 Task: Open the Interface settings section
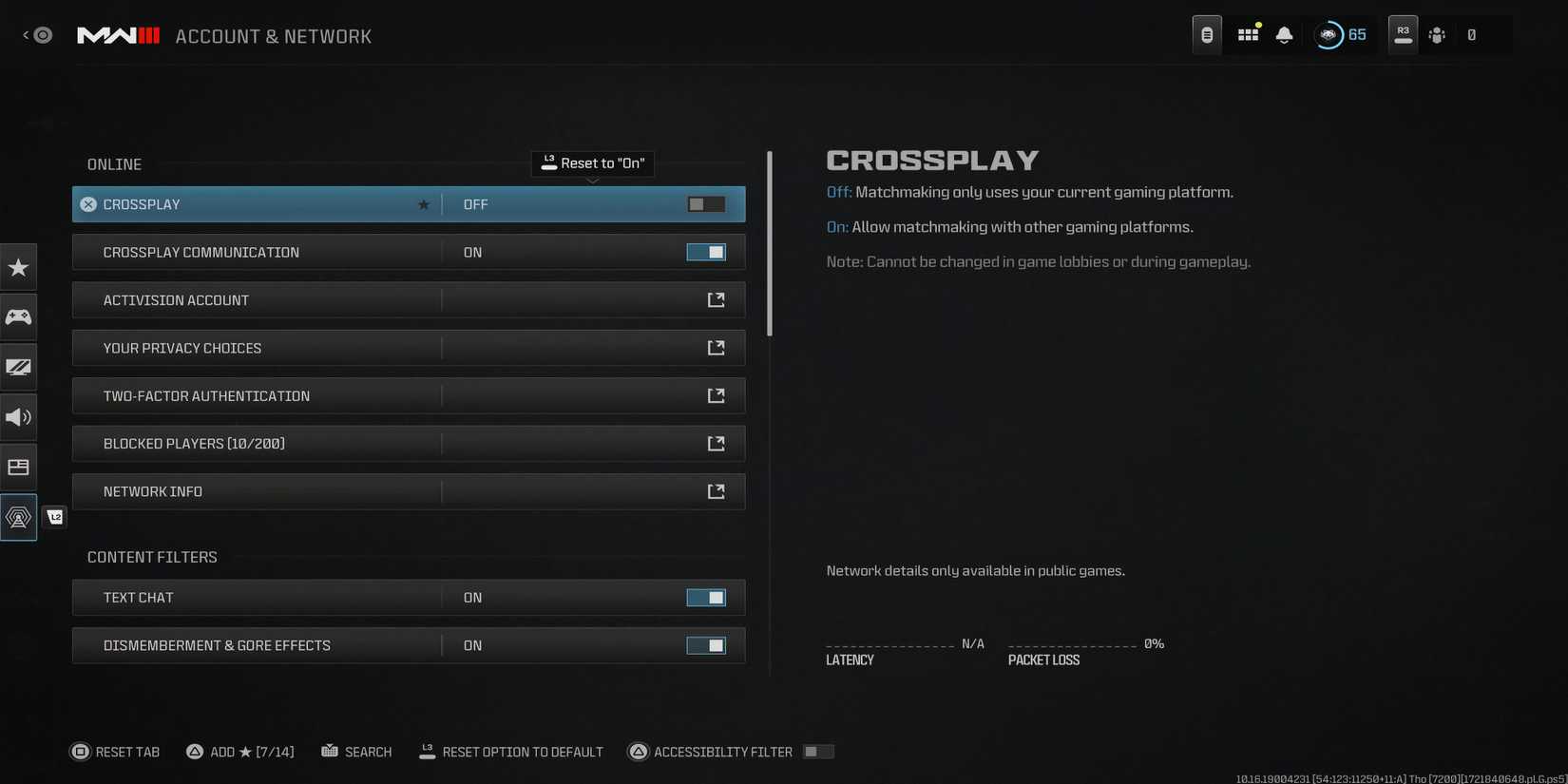[x=19, y=467]
